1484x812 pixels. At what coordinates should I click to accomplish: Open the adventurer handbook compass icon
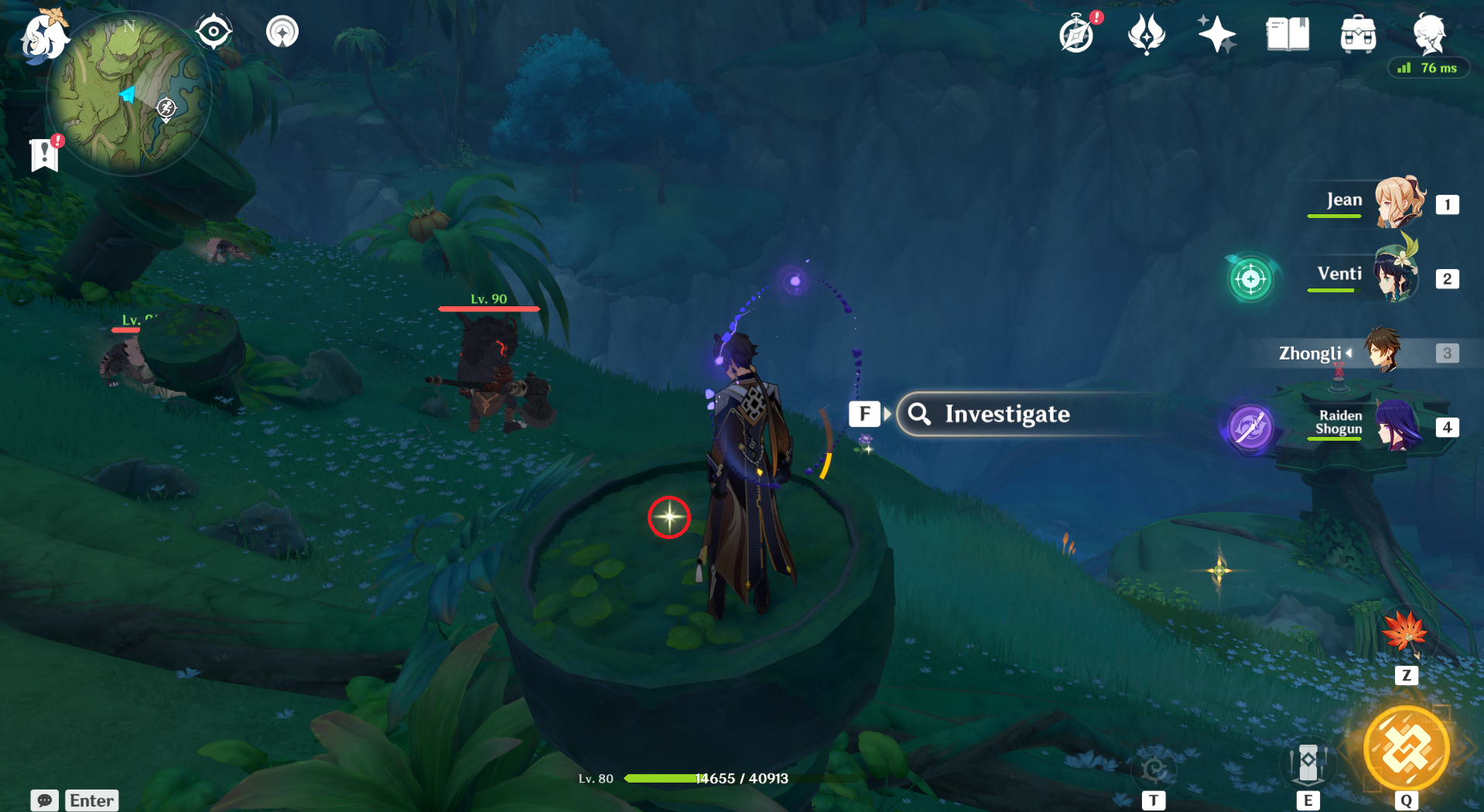(x=1077, y=35)
